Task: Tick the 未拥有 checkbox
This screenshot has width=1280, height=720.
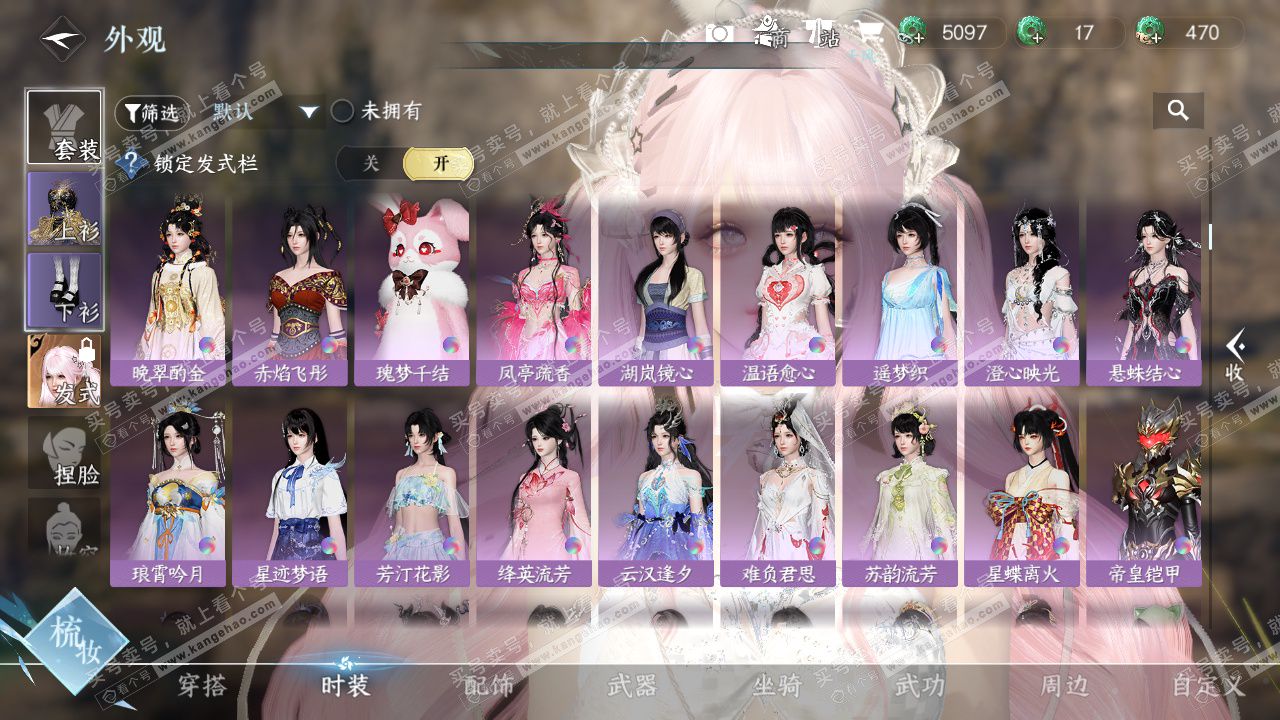Action: pyautogui.click(x=343, y=111)
